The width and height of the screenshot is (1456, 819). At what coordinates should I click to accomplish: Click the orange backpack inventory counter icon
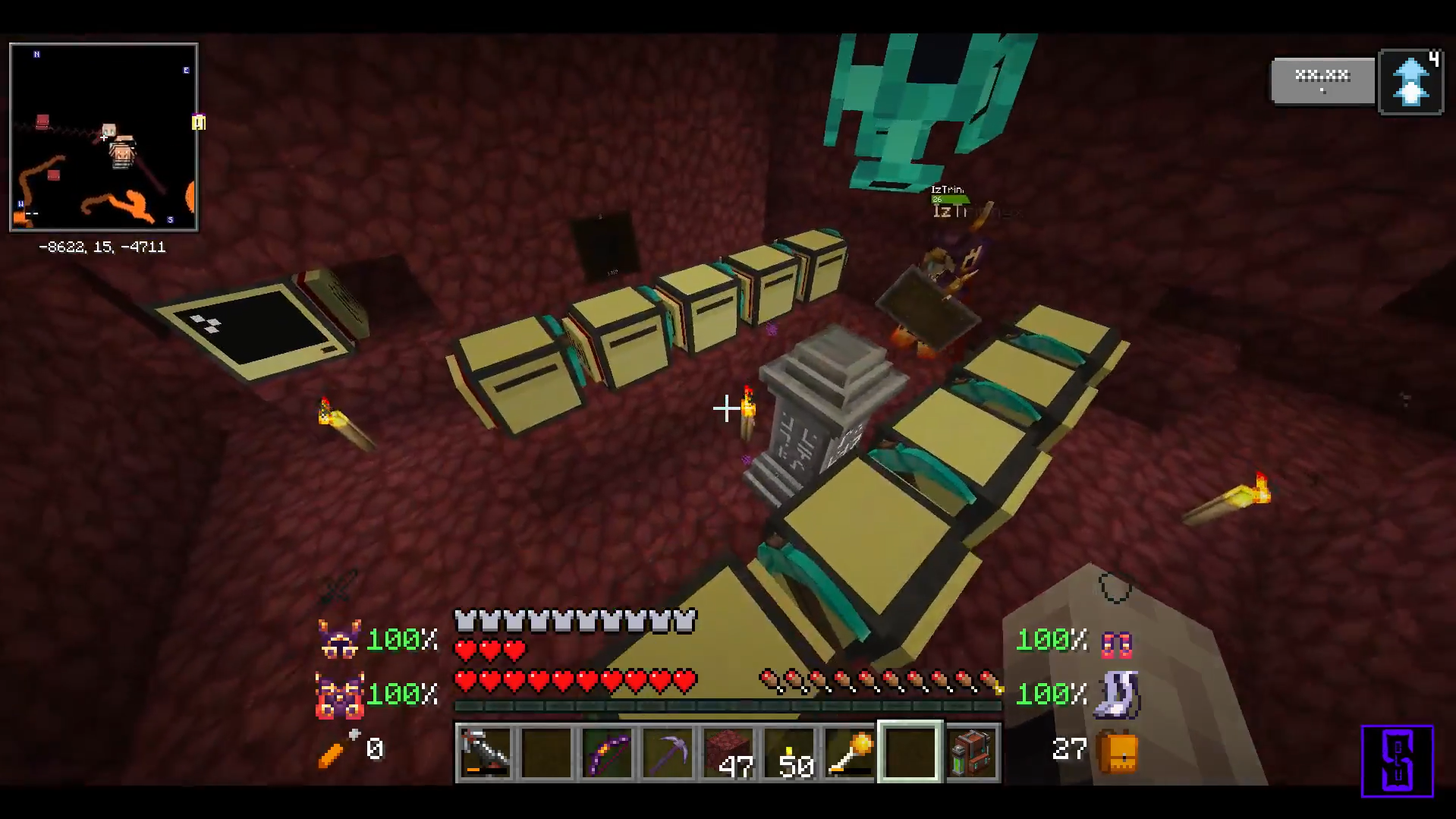click(x=1118, y=751)
